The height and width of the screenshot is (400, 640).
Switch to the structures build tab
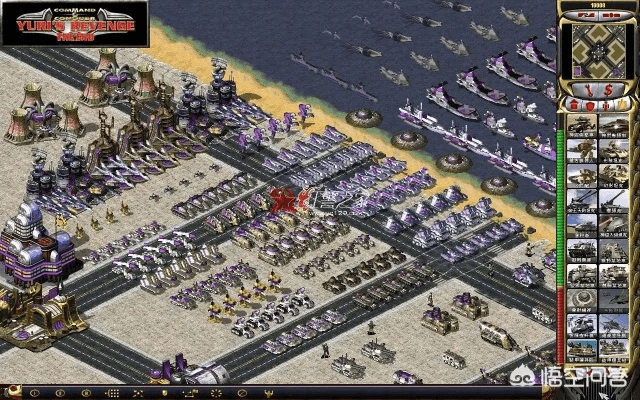pyautogui.click(x=573, y=104)
